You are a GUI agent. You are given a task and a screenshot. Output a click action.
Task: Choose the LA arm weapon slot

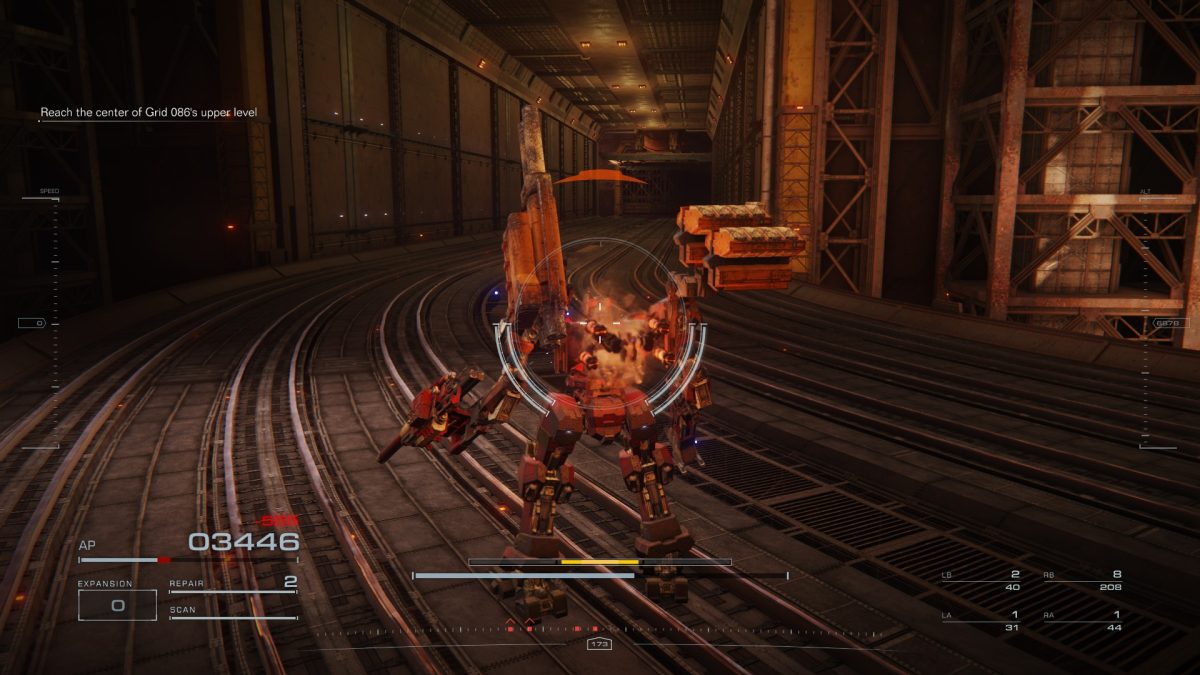[x=981, y=621]
